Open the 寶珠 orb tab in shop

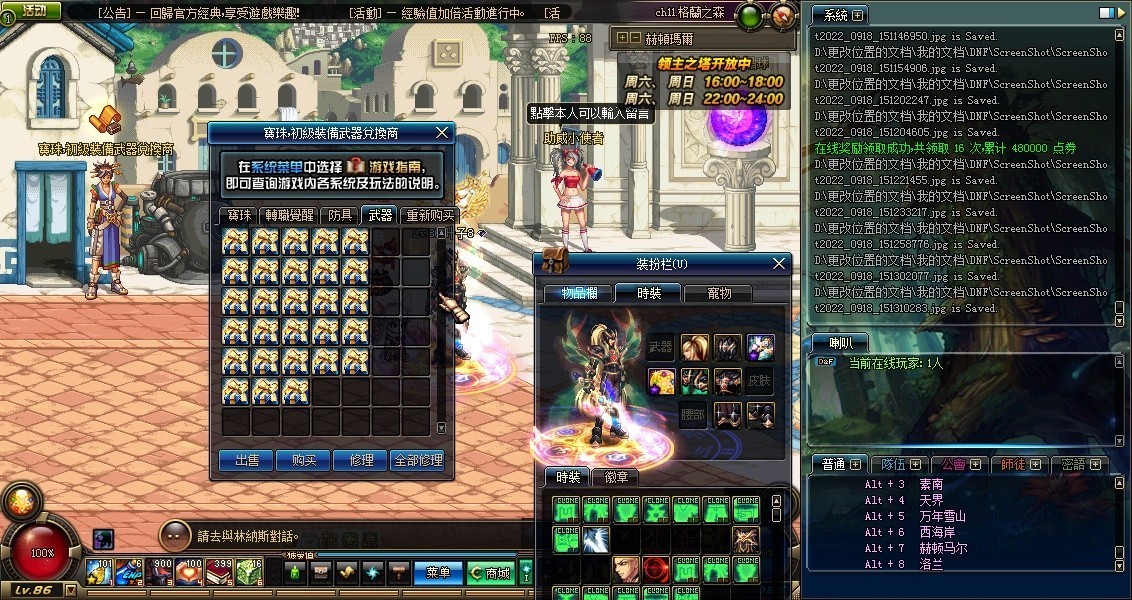click(239, 215)
